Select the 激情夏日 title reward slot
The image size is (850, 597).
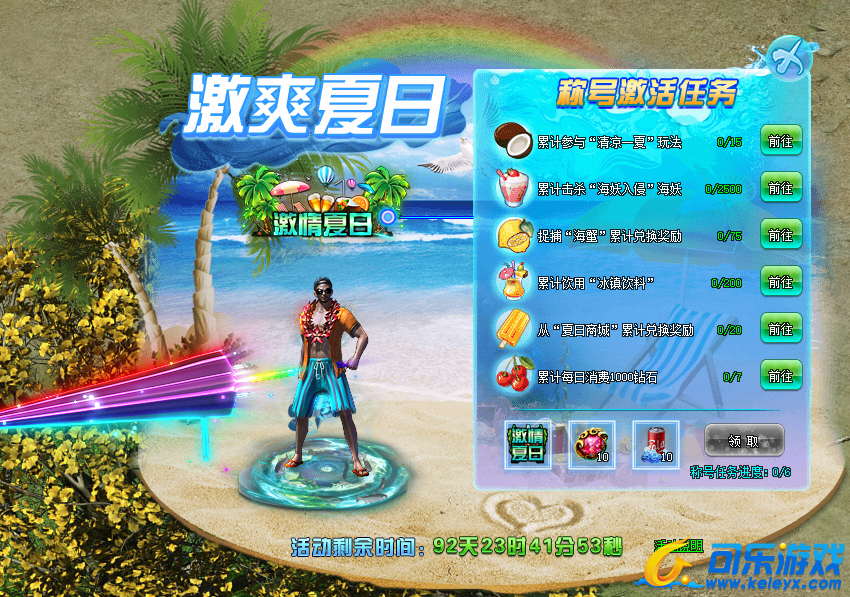pyautogui.click(x=529, y=443)
